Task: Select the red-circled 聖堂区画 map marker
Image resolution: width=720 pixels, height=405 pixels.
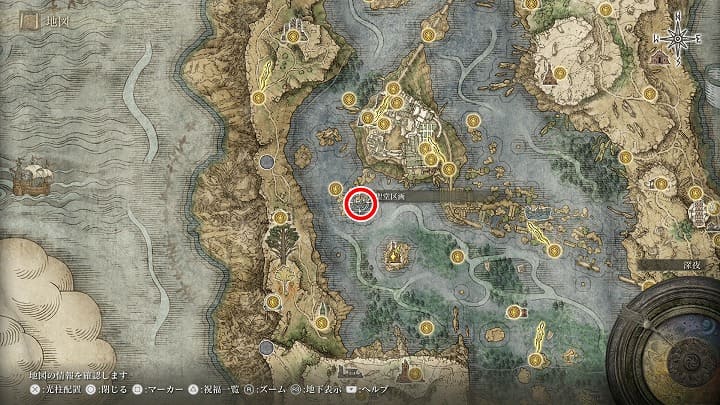Action: click(x=361, y=204)
